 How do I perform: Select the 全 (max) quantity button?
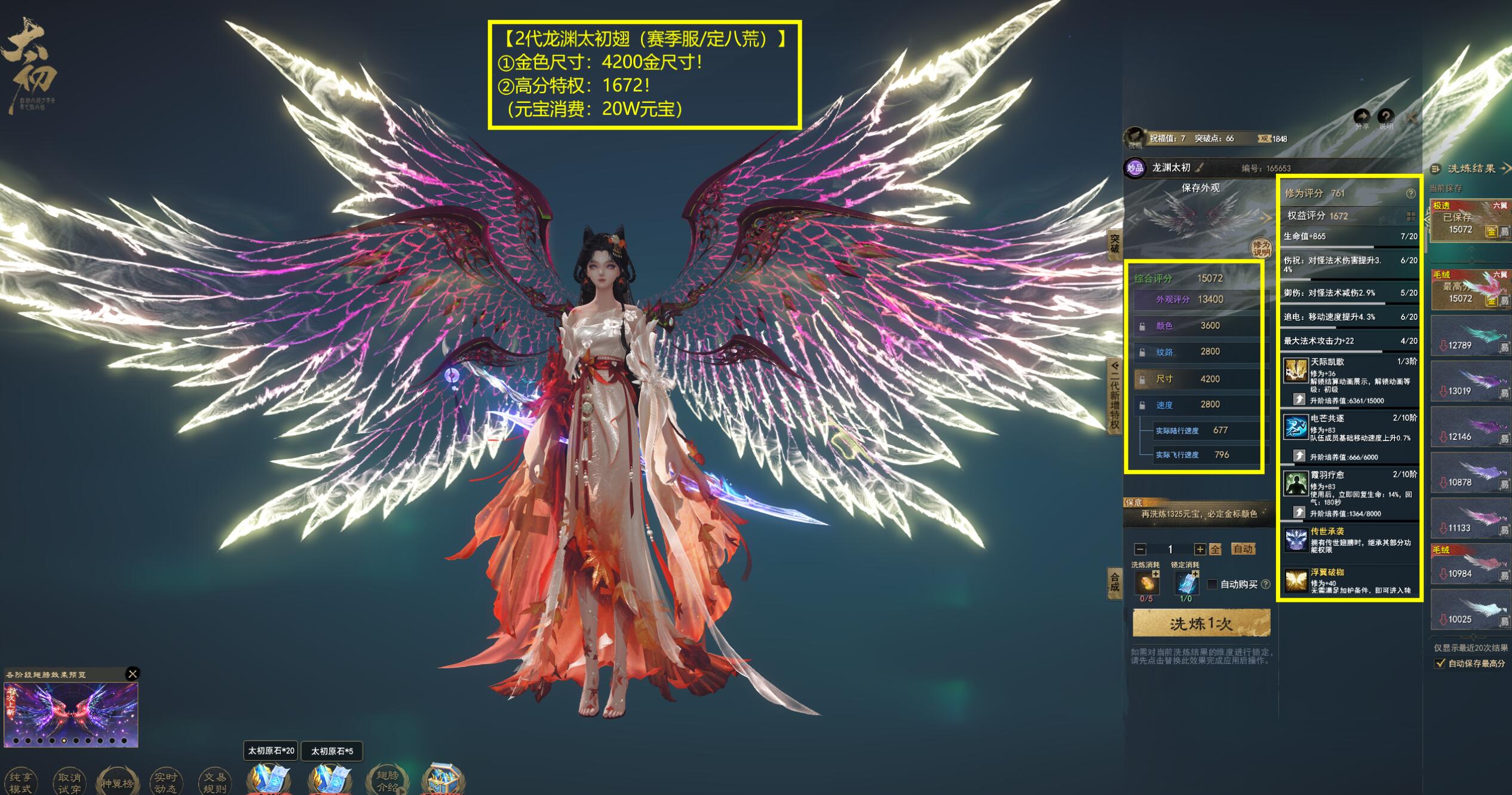[x=1215, y=549]
